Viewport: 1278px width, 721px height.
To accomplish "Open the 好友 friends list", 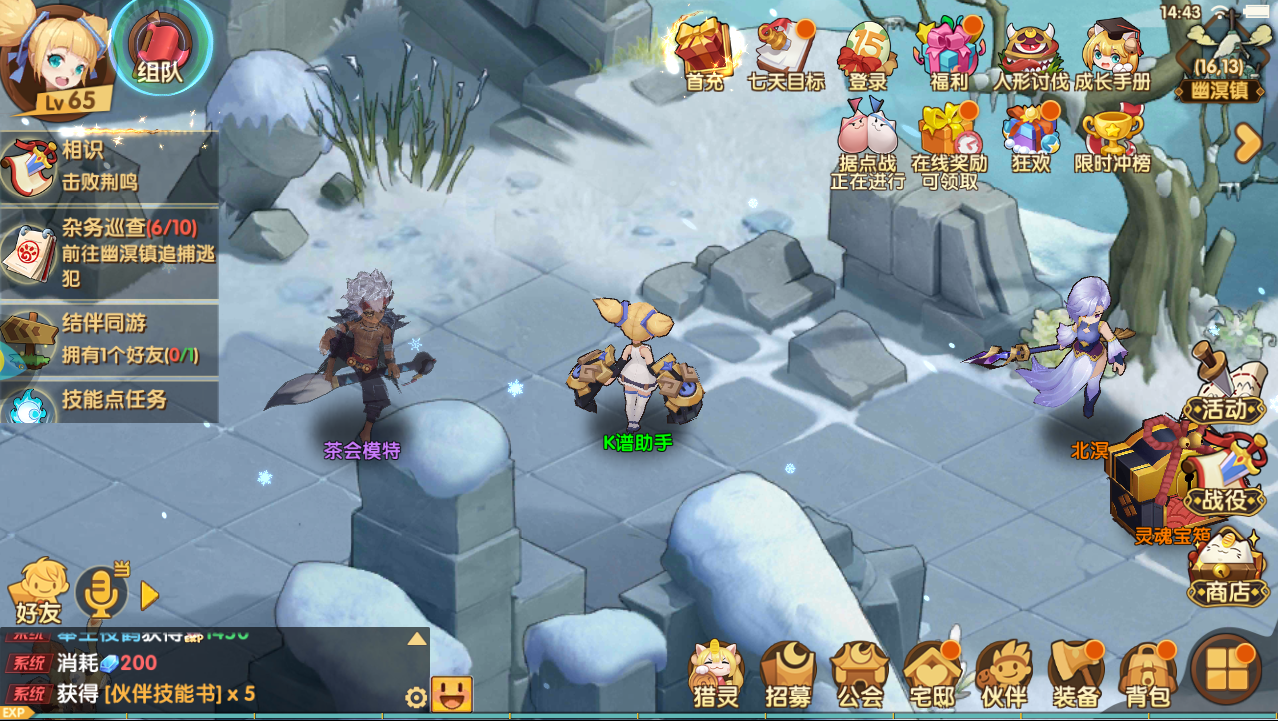I will [40, 590].
